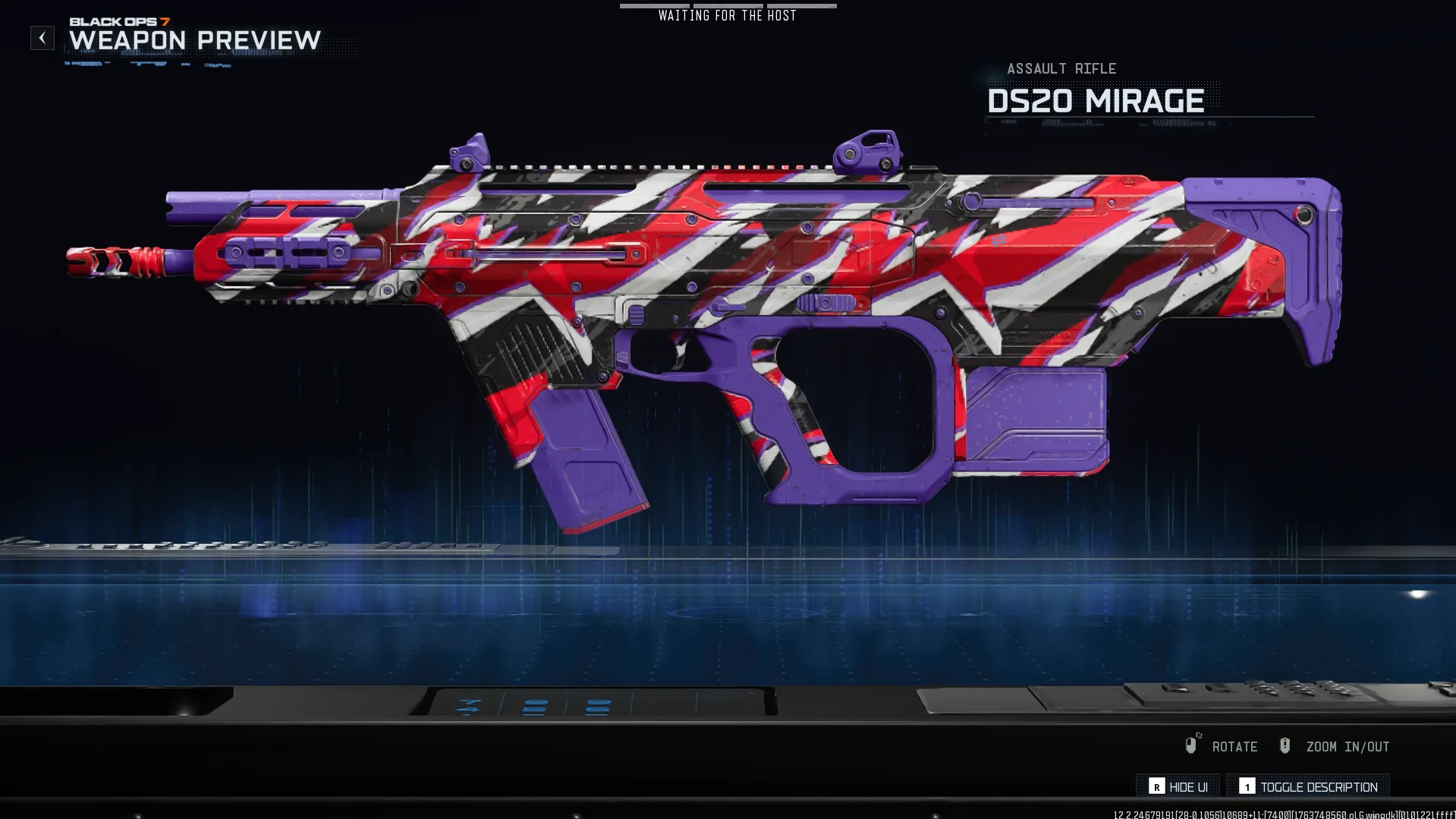1456x819 pixels.
Task: Toggle the weapon description
Action: point(1308,787)
